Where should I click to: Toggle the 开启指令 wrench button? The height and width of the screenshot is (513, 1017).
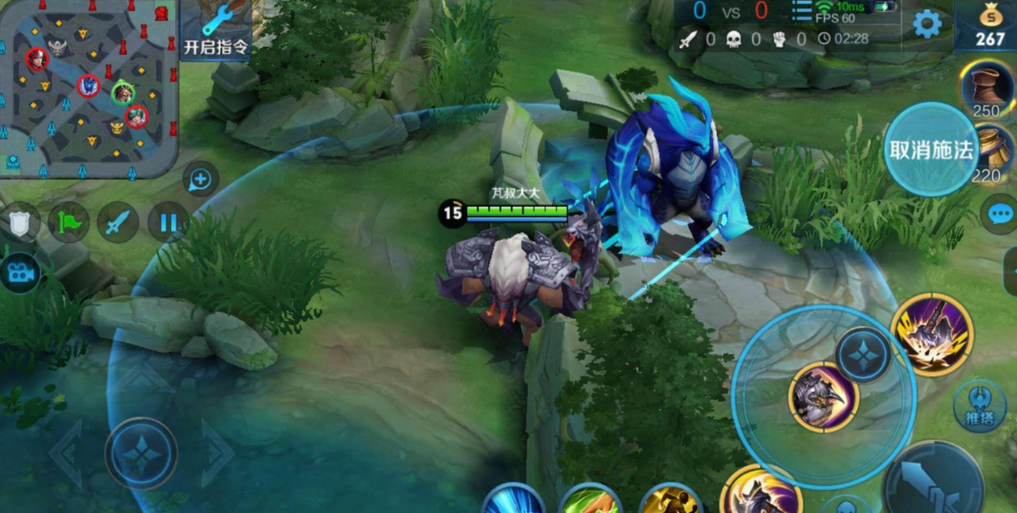(x=216, y=30)
